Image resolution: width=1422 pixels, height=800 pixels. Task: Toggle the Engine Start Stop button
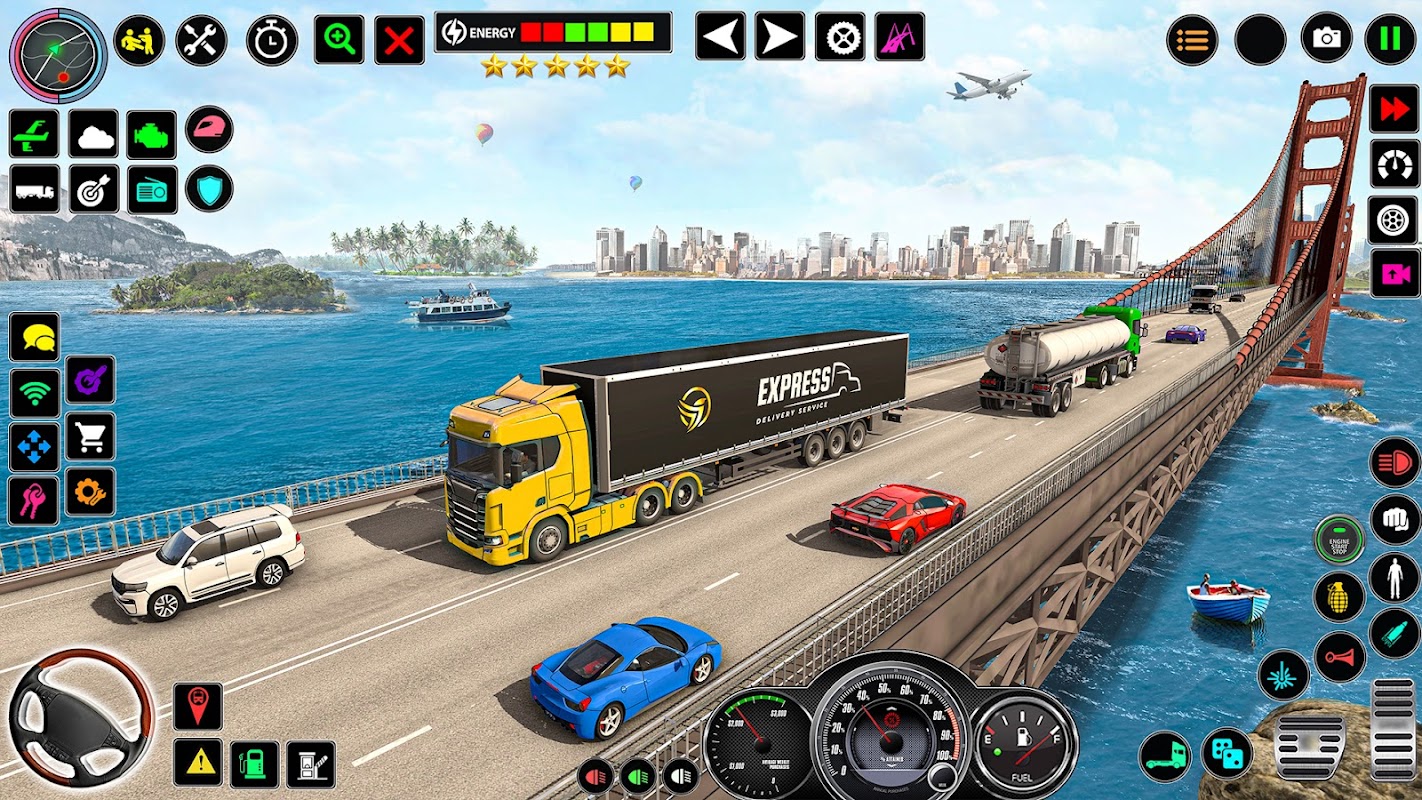coord(1339,540)
